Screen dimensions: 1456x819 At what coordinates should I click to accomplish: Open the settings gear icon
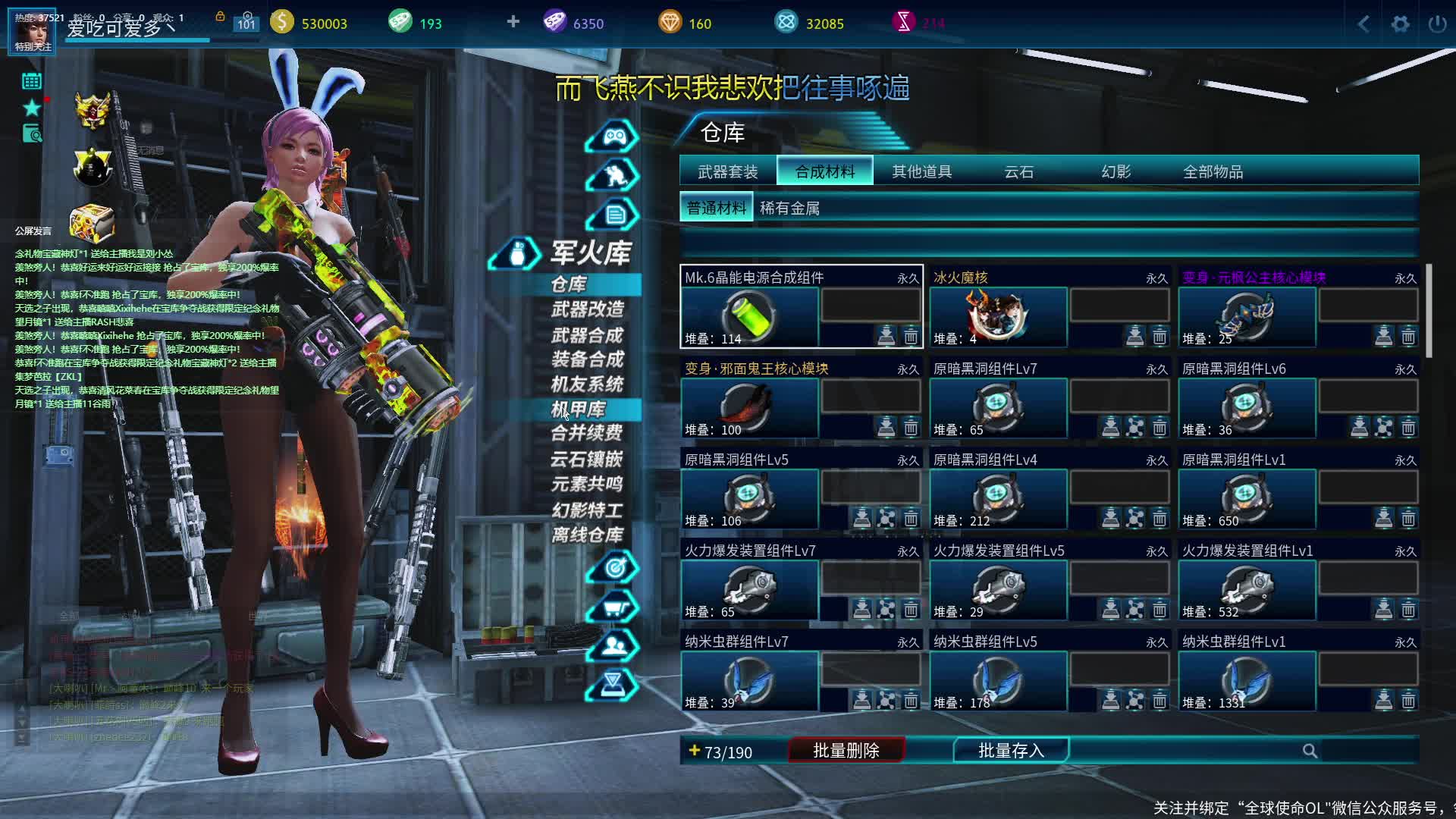[x=1400, y=24]
